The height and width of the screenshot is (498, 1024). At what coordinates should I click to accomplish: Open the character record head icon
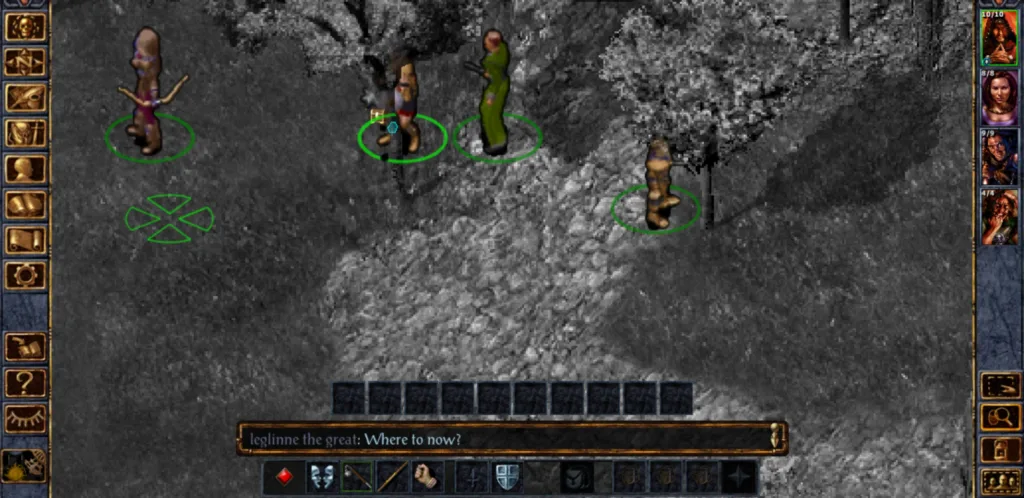(25, 169)
